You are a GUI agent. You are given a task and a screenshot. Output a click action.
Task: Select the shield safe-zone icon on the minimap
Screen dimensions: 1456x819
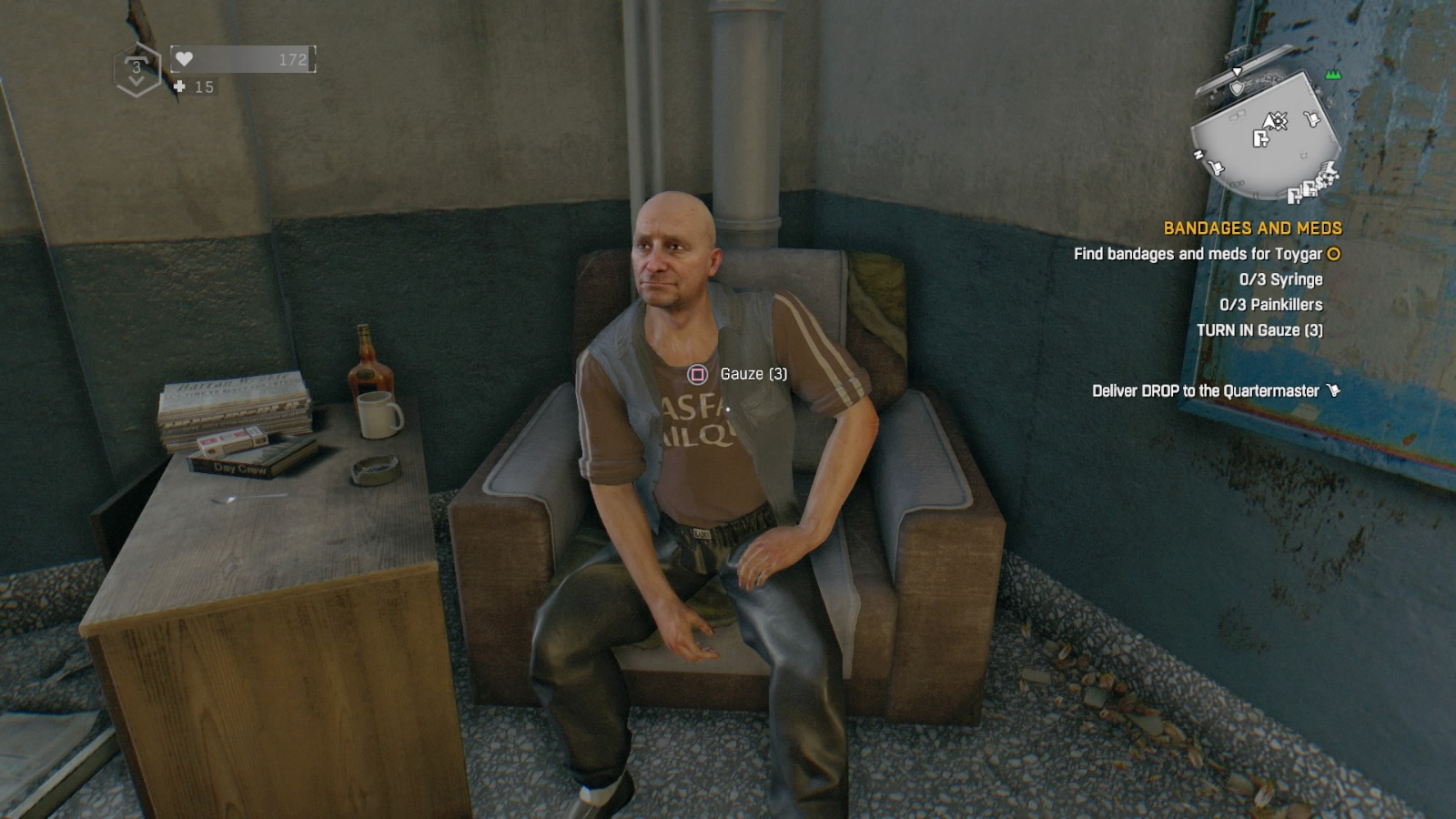coord(1236,88)
